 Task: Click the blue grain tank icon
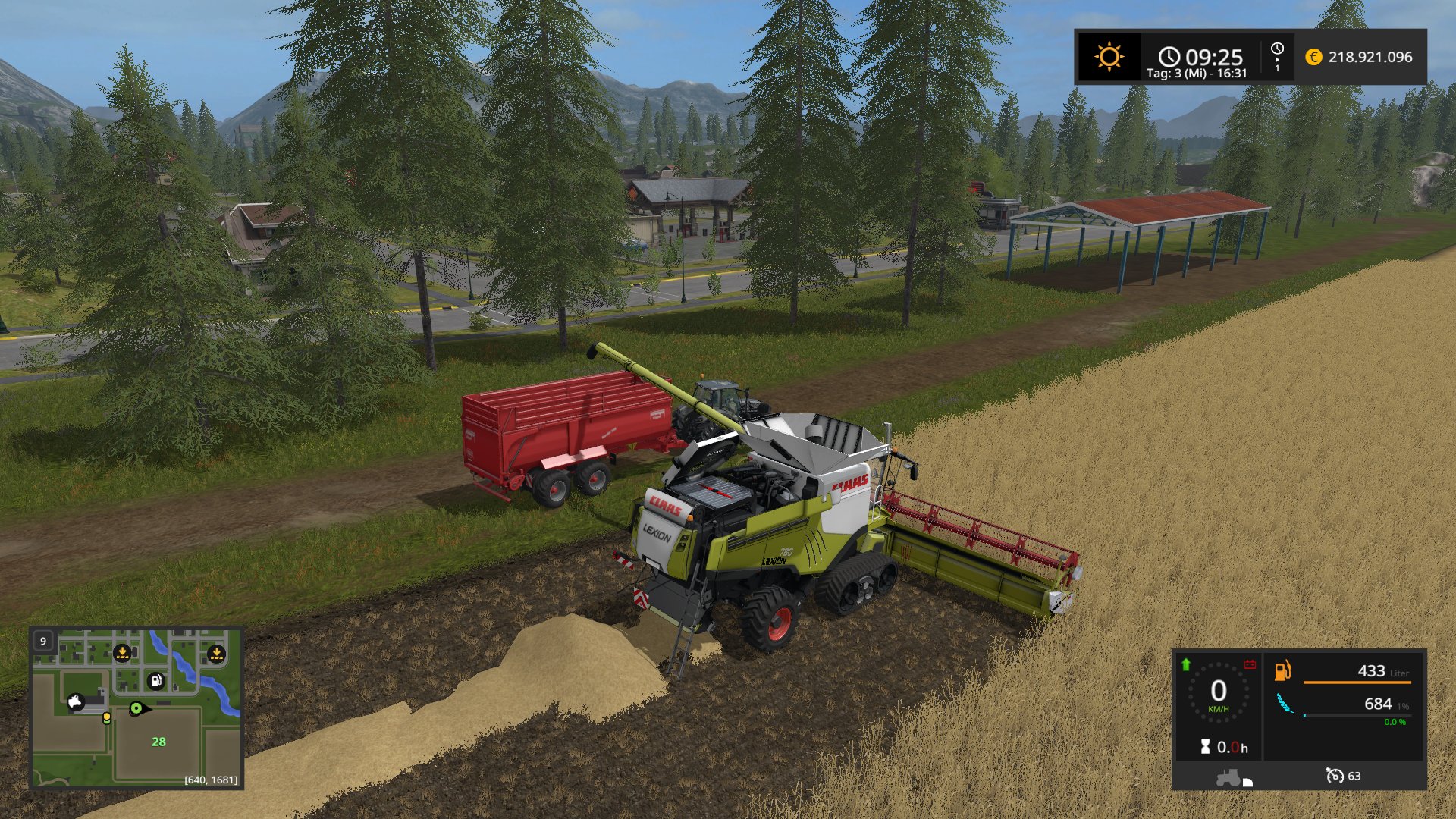click(1284, 704)
